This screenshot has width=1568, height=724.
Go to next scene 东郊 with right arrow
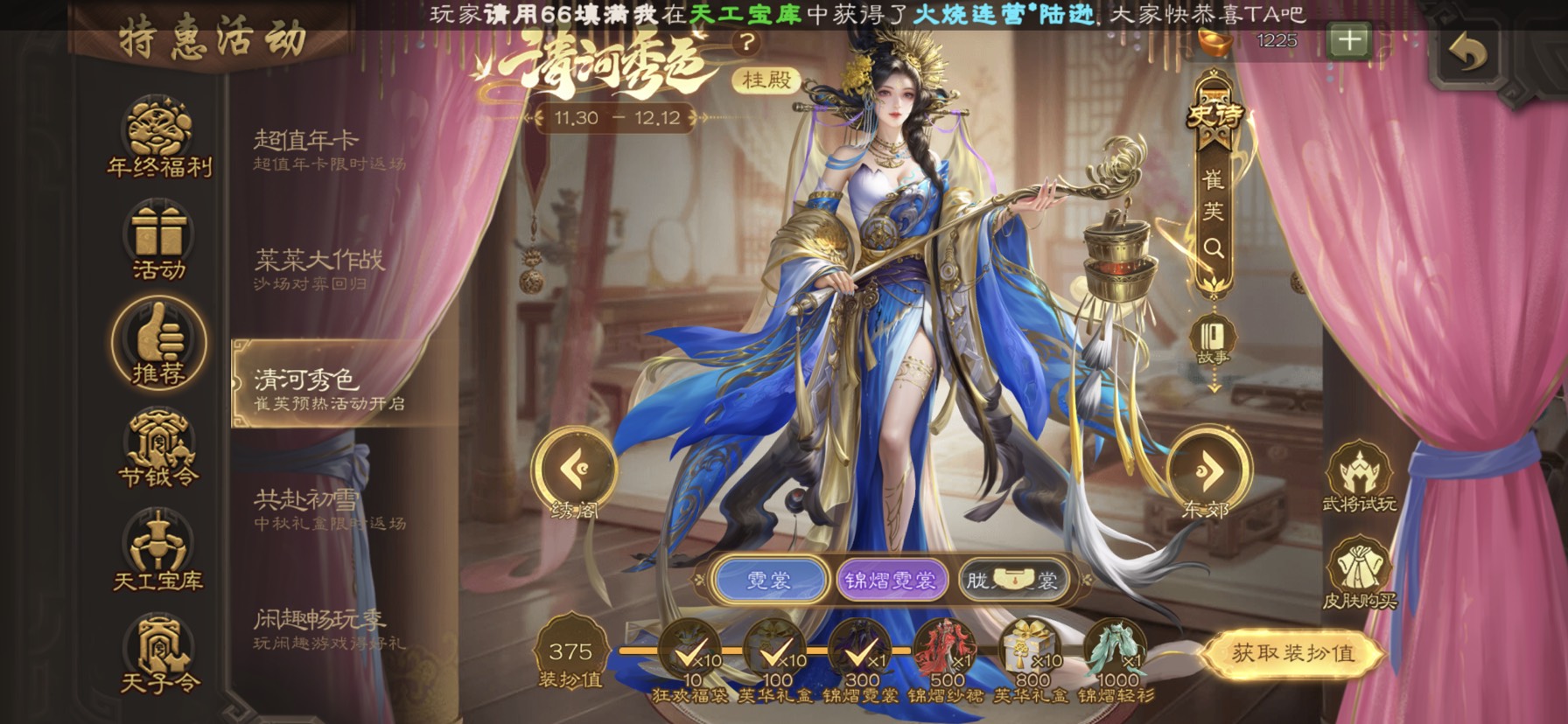(x=1207, y=470)
